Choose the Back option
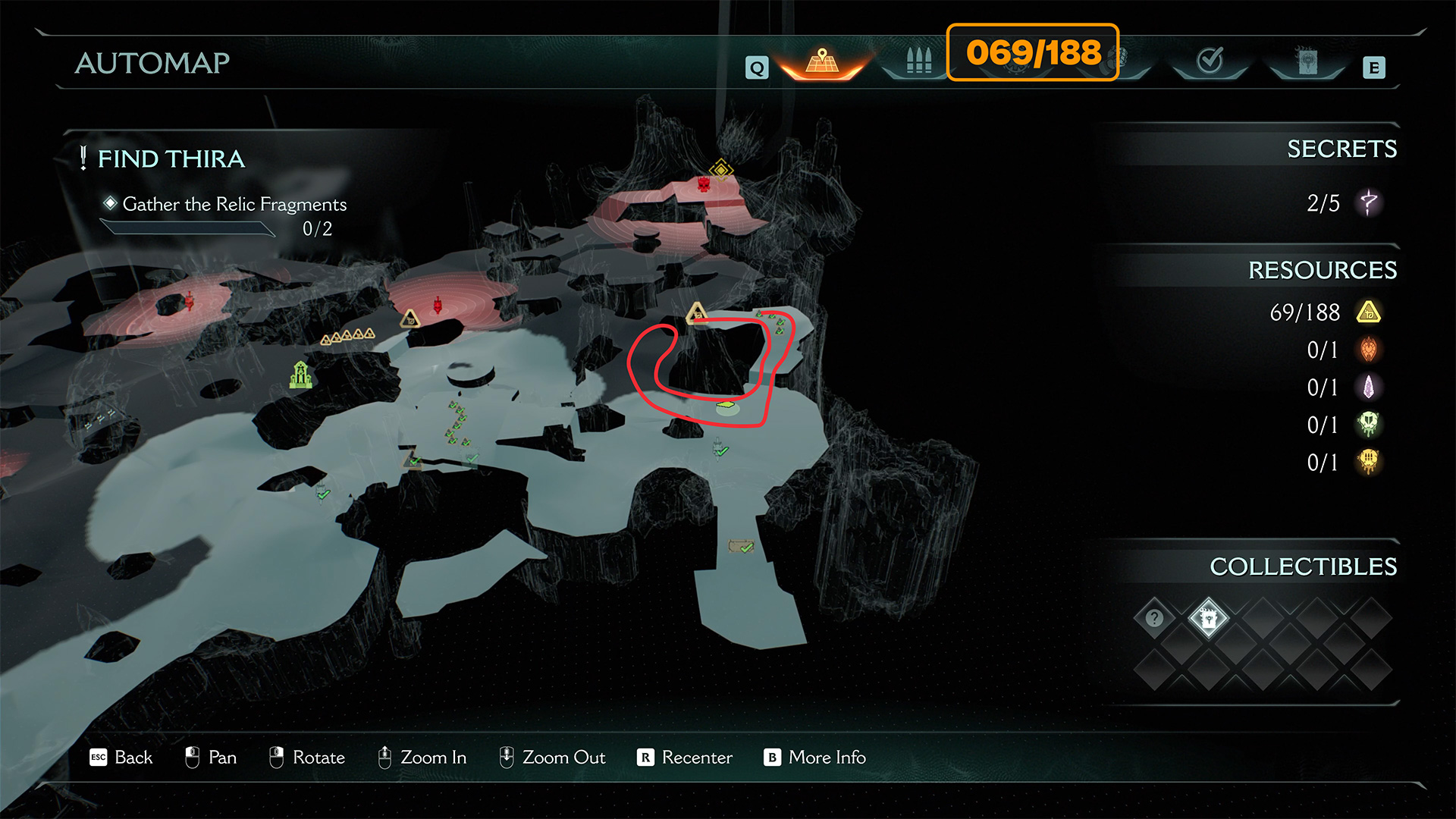 (x=121, y=758)
